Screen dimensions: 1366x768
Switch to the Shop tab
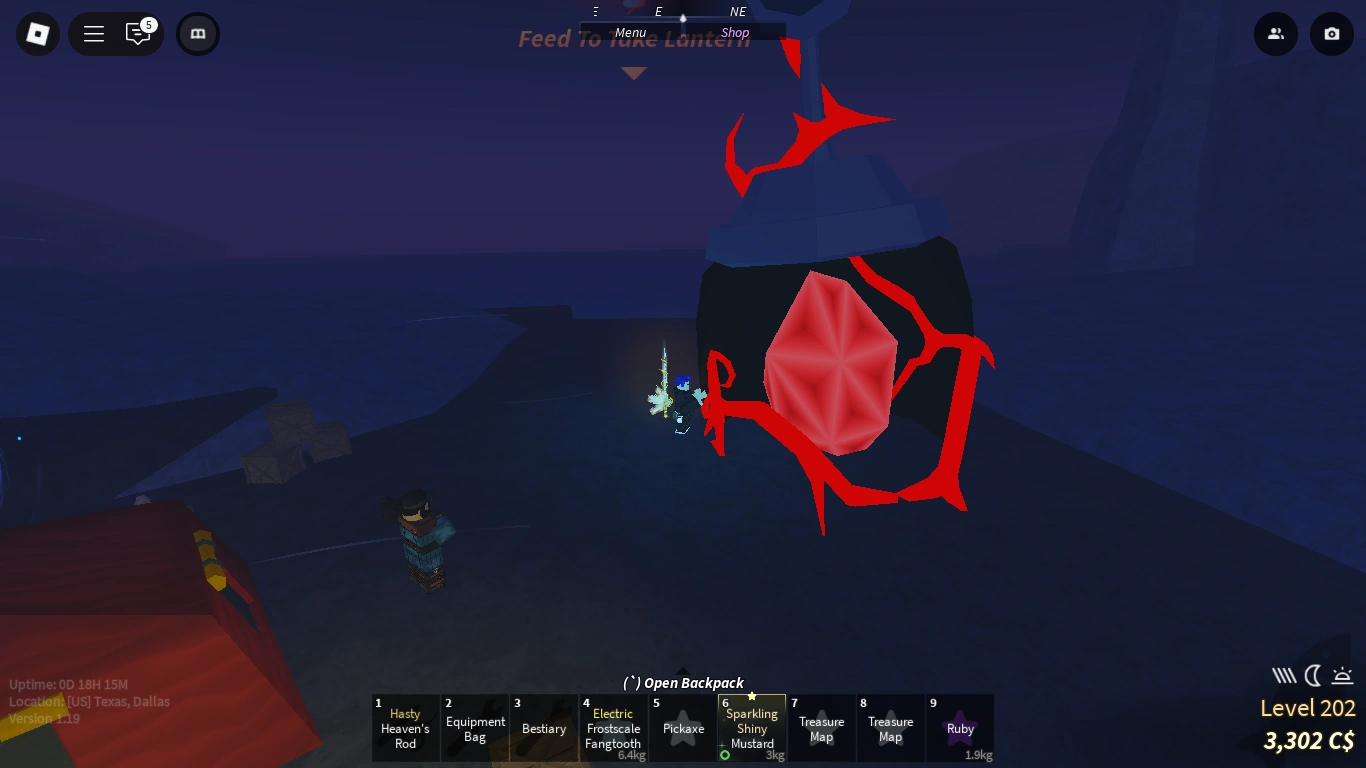(735, 31)
